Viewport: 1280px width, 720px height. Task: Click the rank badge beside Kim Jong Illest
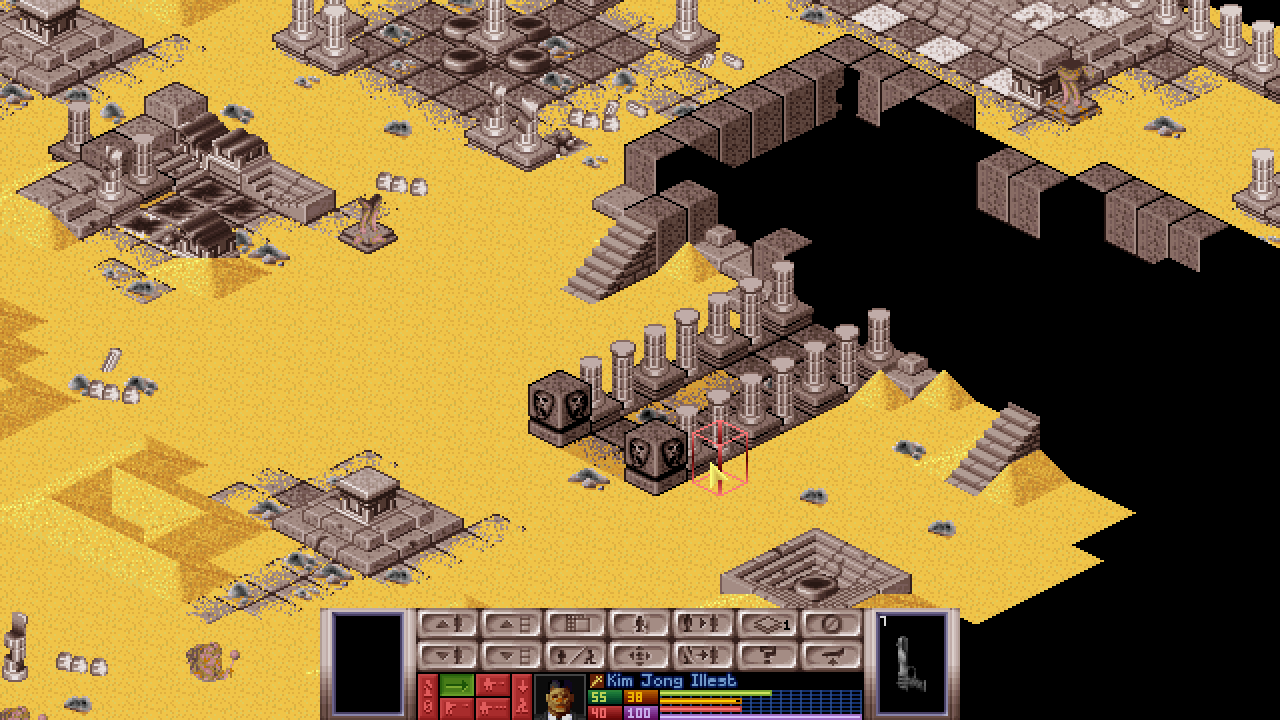tap(597, 681)
